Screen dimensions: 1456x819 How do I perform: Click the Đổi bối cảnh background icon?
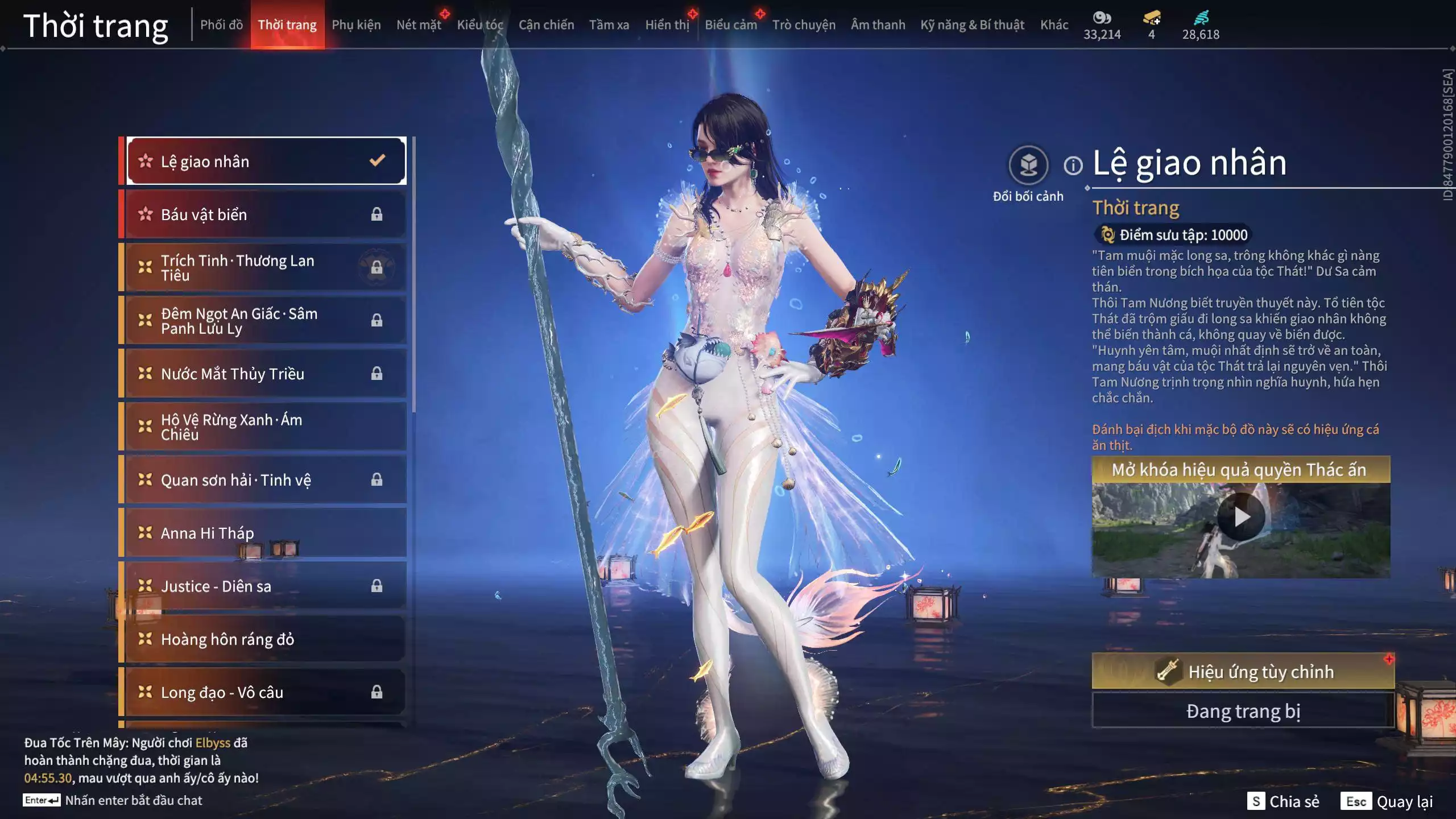click(x=1028, y=166)
